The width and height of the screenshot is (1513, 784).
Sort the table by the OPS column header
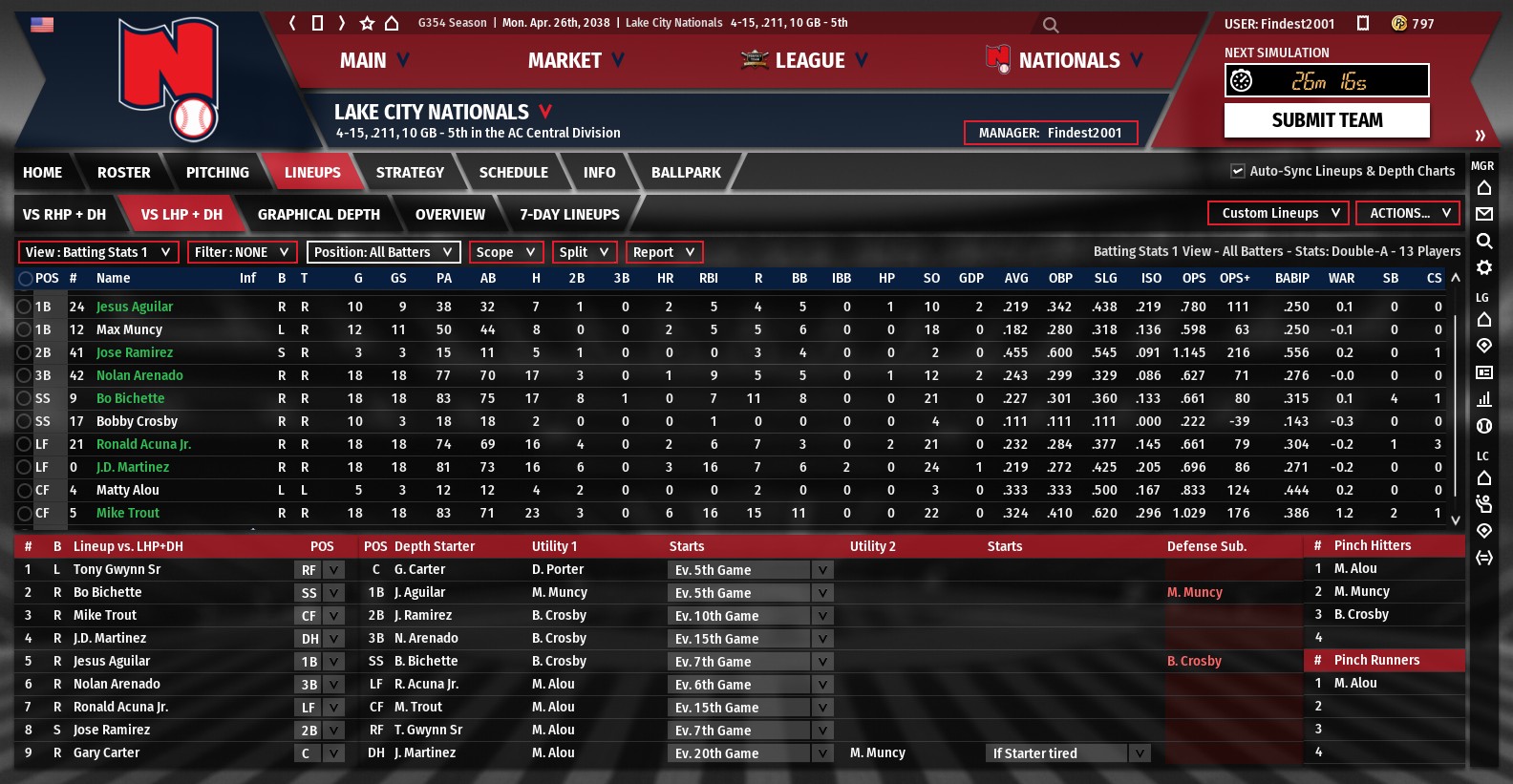pos(1193,278)
